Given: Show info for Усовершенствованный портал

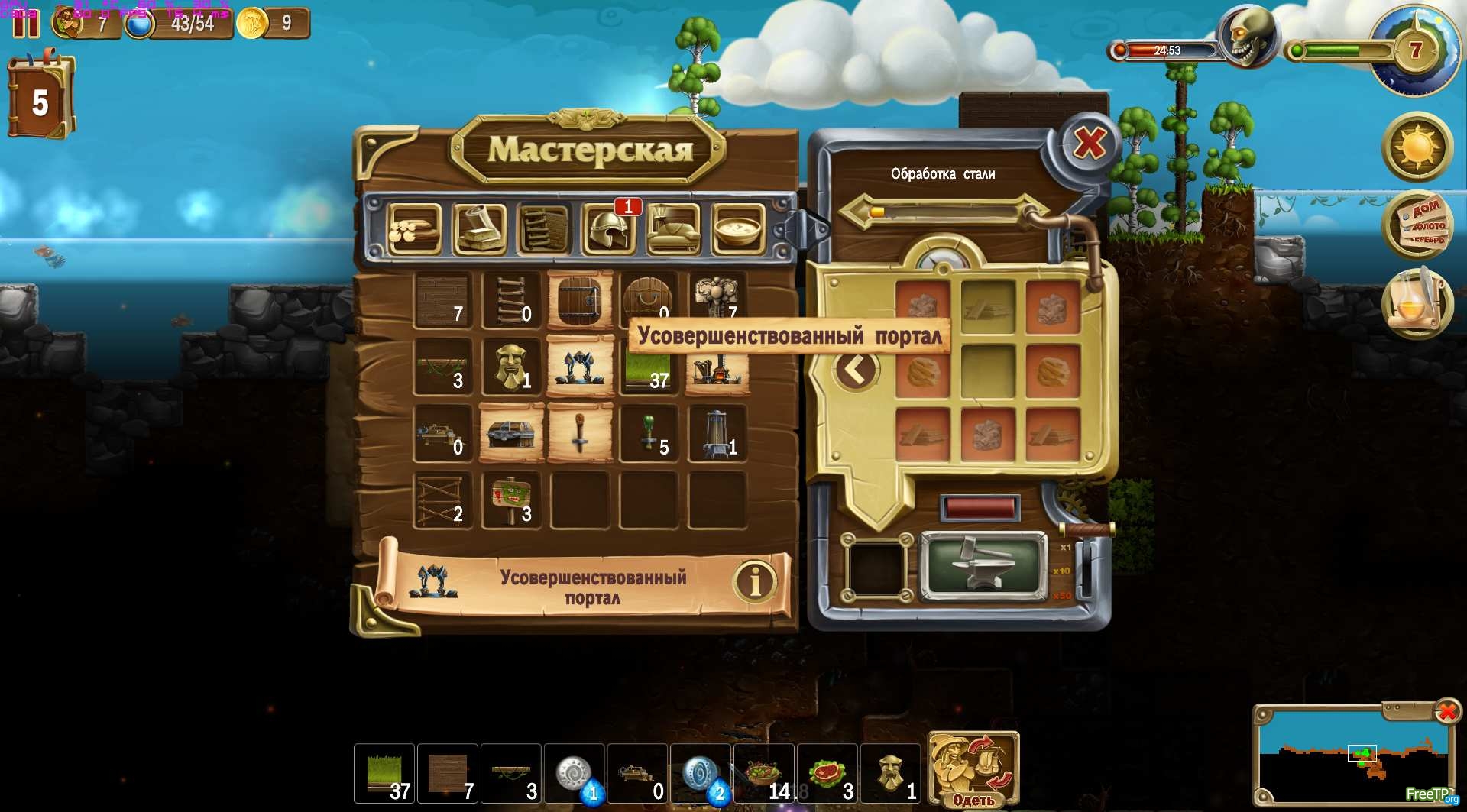Looking at the screenshot, I should [754, 583].
